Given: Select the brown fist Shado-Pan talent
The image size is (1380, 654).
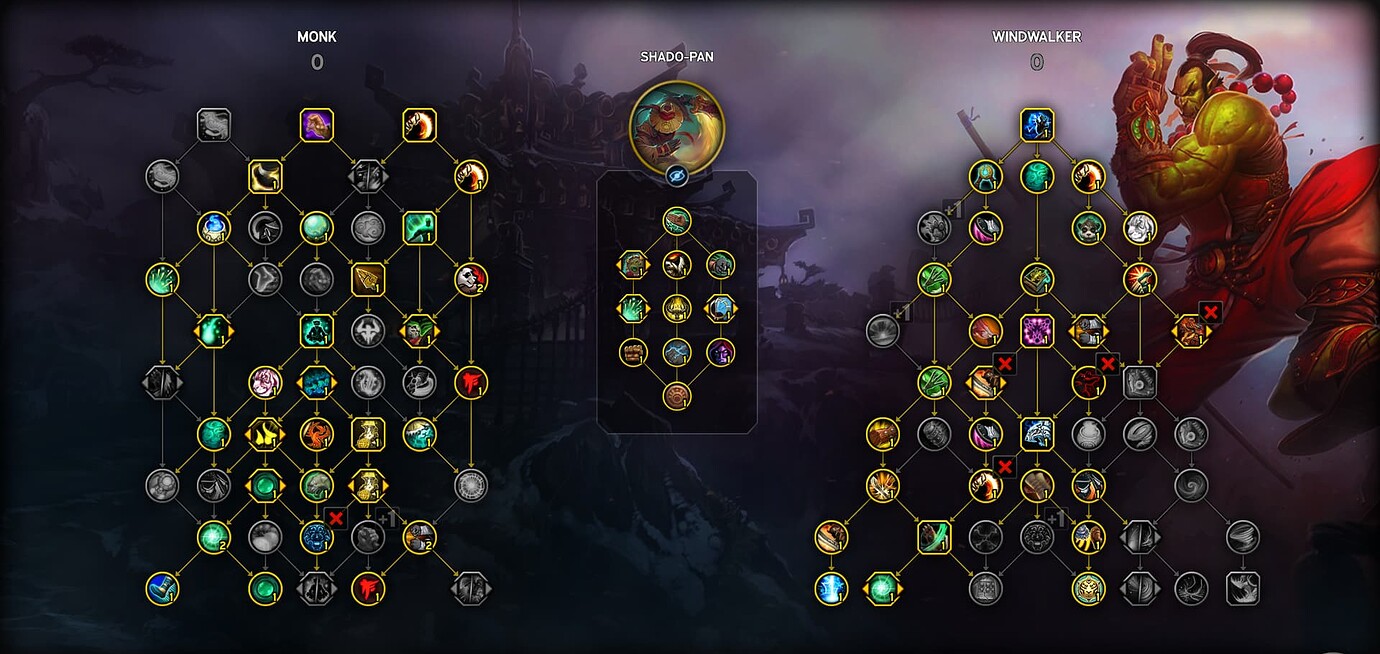Looking at the screenshot, I should pos(632,352).
